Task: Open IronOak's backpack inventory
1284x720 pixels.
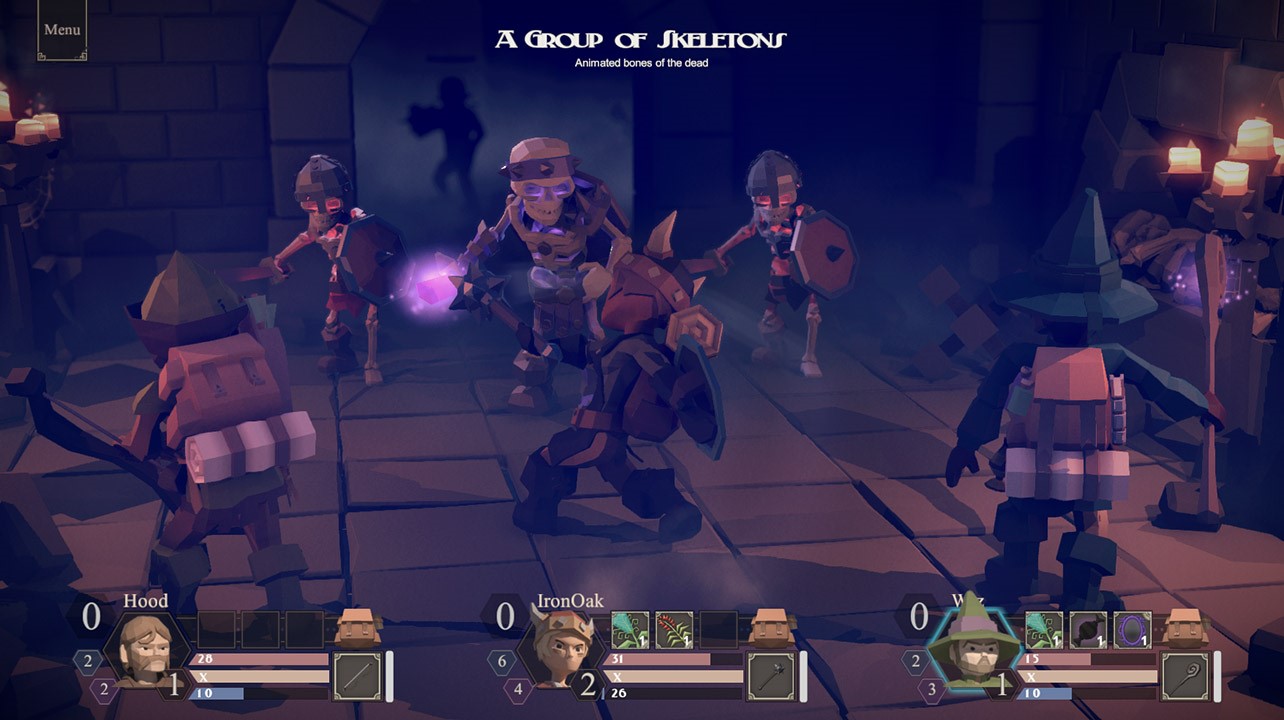Action: click(772, 627)
